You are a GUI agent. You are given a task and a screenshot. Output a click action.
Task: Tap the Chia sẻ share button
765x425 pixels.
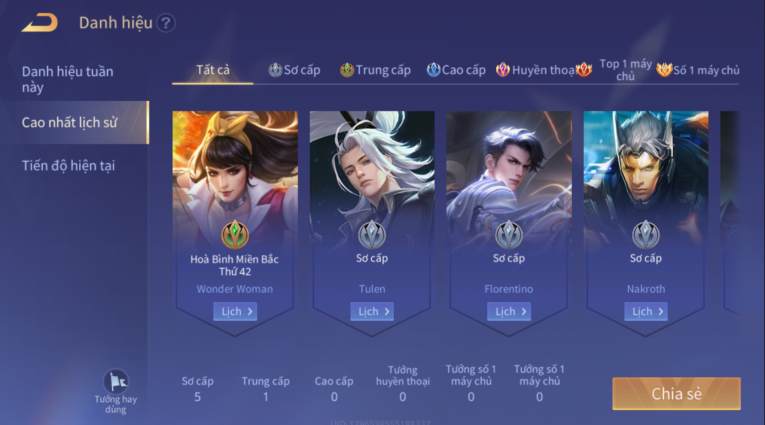coord(676,393)
